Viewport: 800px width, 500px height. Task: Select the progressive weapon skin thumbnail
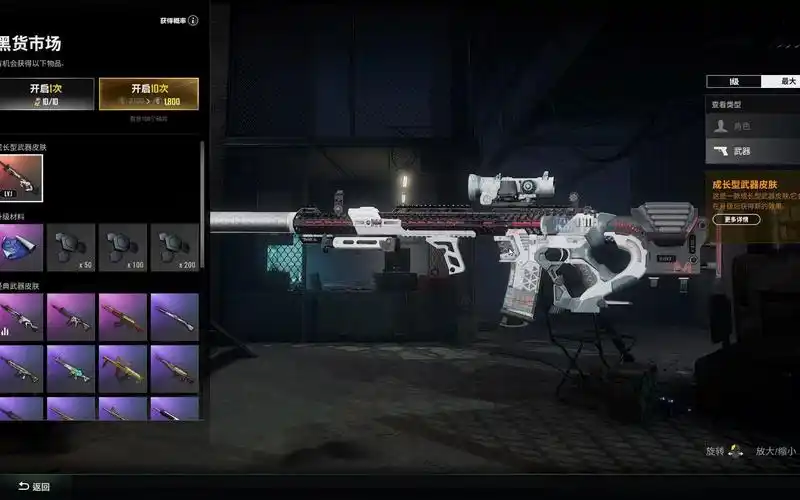click(x=21, y=178)
